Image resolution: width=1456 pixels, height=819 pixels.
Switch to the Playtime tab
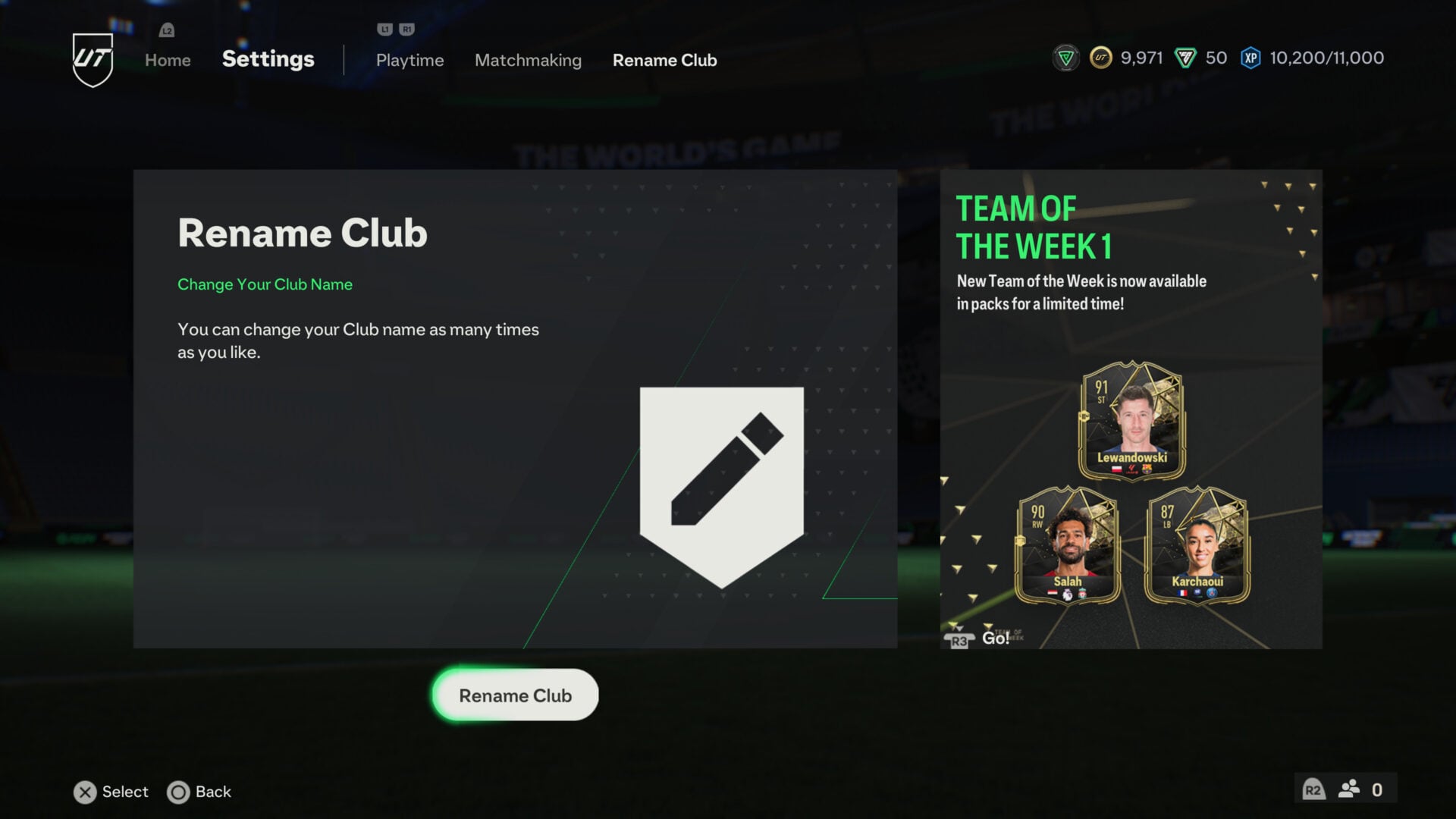tap(409, 60)
